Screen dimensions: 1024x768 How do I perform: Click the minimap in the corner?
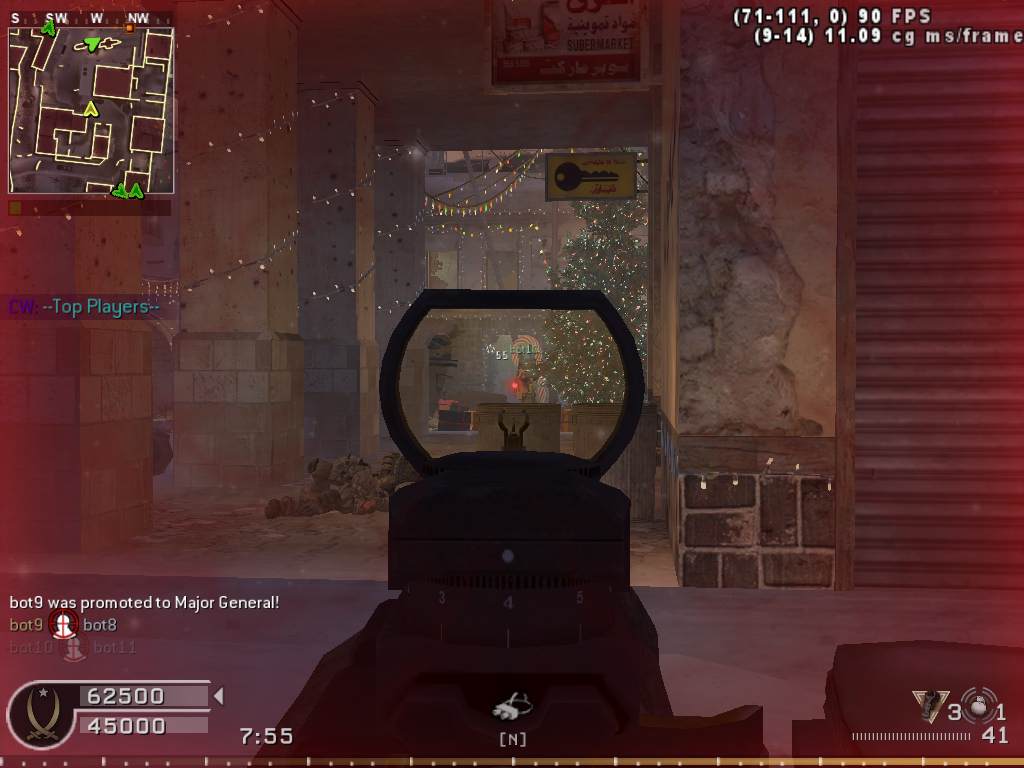coord(91,110)
